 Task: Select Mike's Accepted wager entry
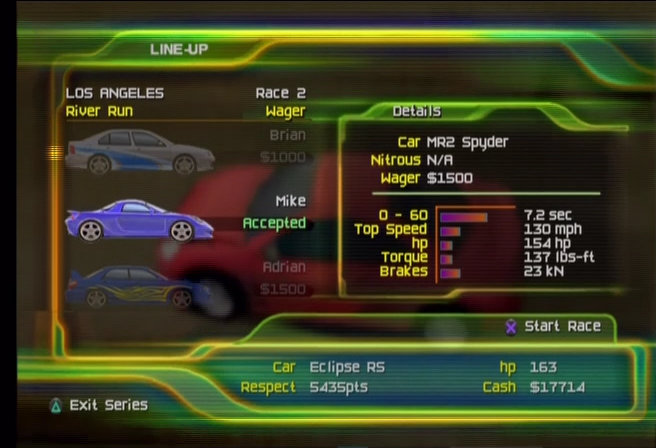tap(274, 223)
